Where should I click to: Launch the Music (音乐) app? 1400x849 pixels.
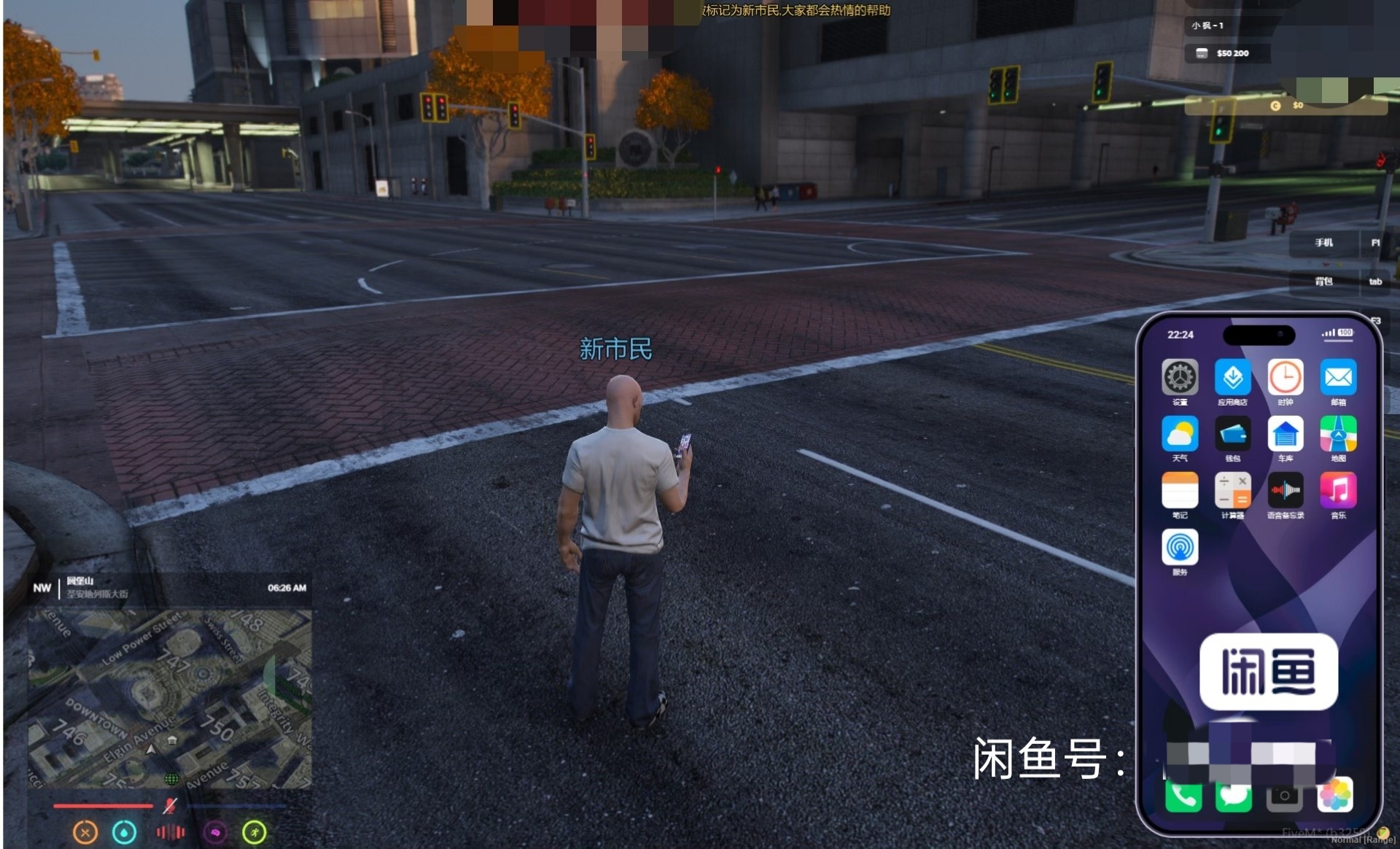pyautogui.click(x=1338, y=491)
